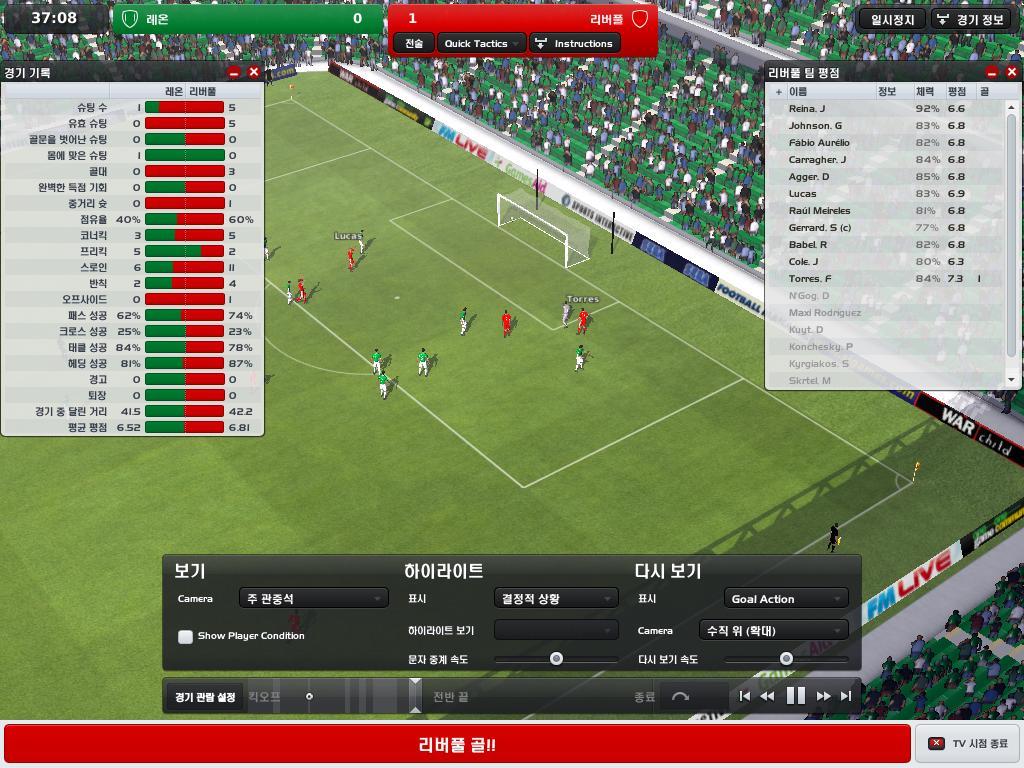Open the 주 관중석 camera dropdown
The height and width of the screenshot is (768, 1024).
click(x=313, y=598)
